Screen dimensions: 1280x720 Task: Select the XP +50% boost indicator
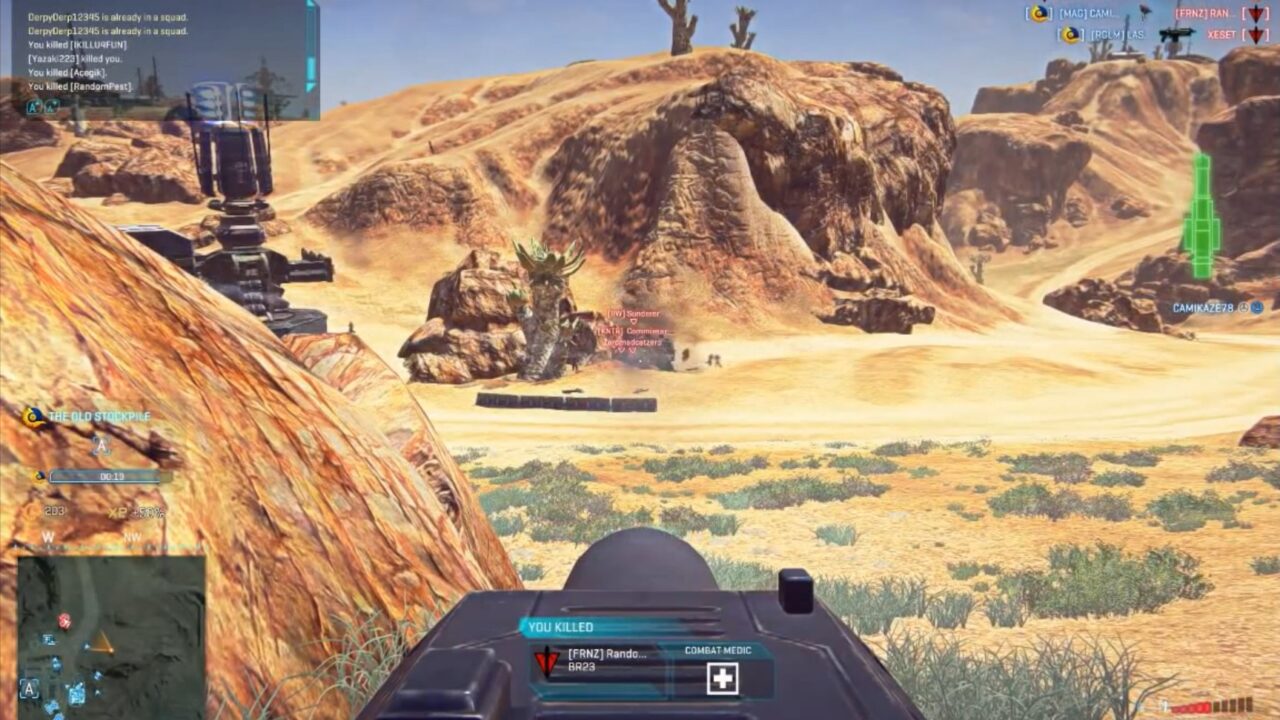pos(136,510)
